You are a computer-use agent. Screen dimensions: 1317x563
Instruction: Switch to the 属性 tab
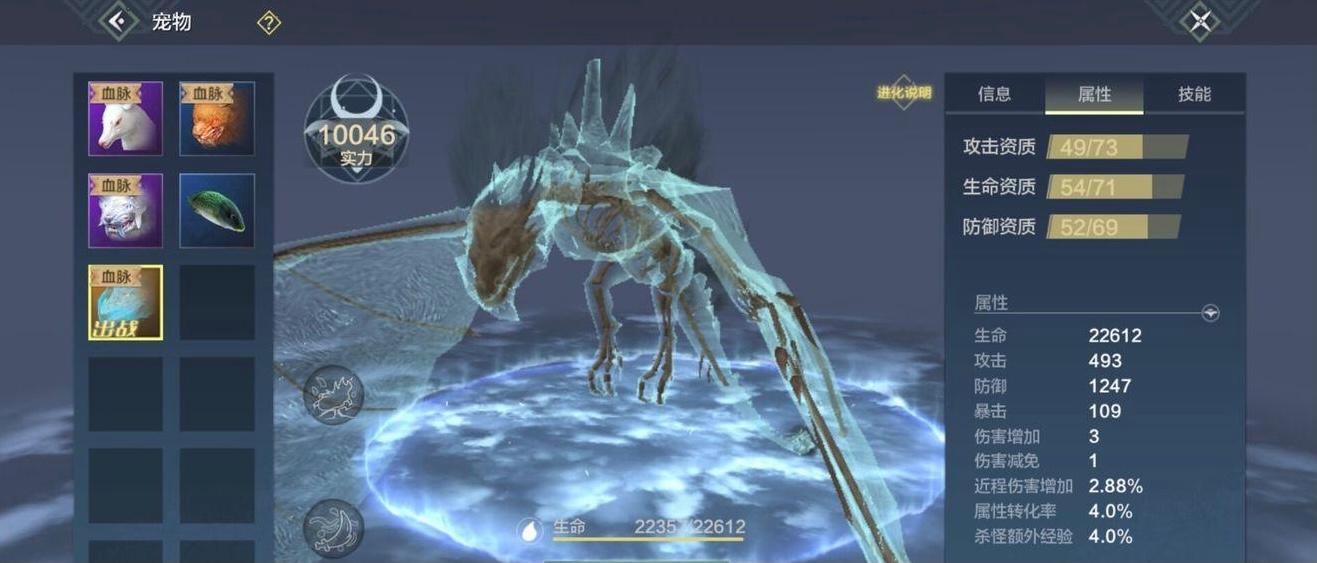[x=1094, y=94]
